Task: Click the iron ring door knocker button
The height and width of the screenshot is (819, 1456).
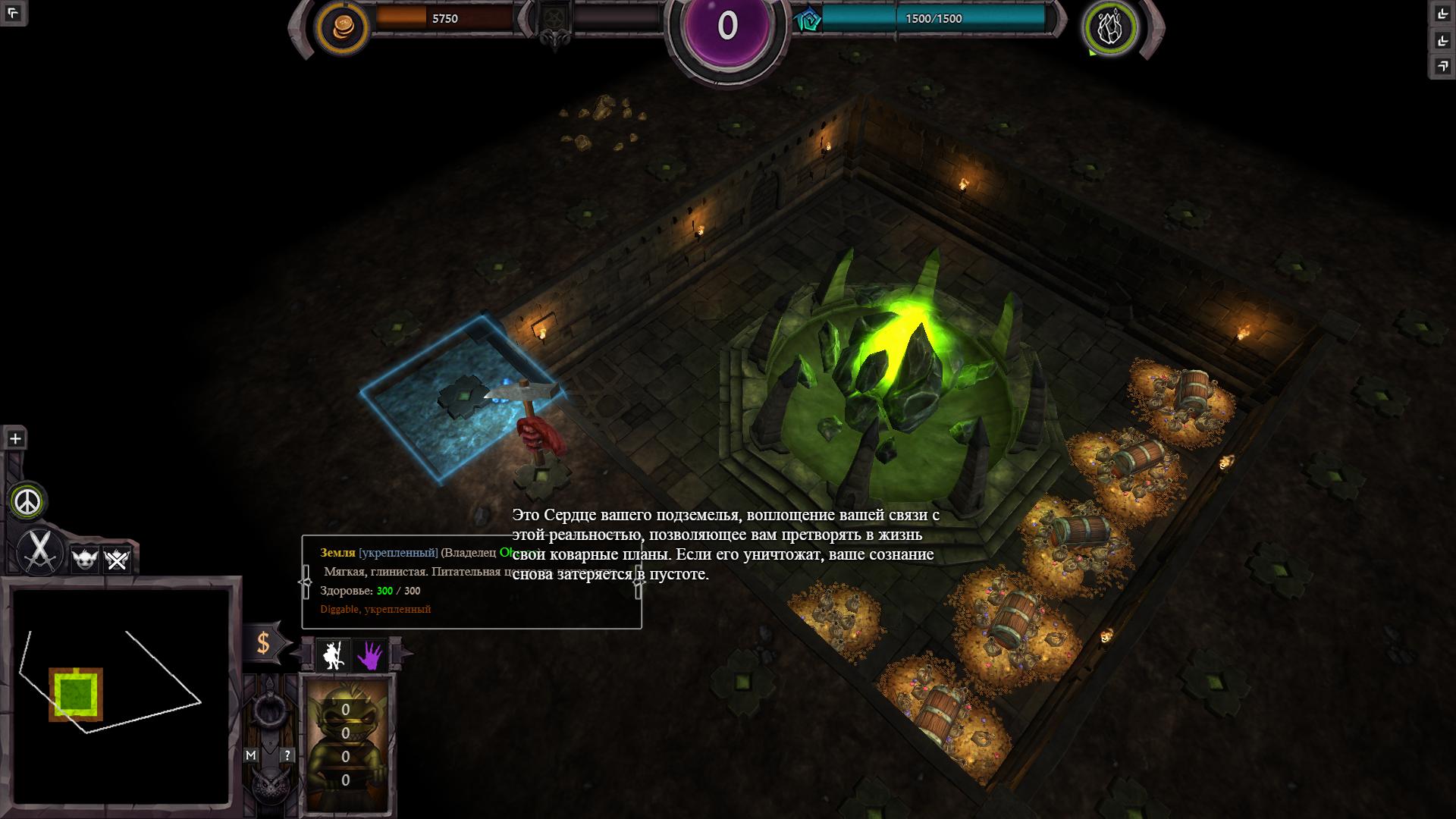Action: point(268,711)
